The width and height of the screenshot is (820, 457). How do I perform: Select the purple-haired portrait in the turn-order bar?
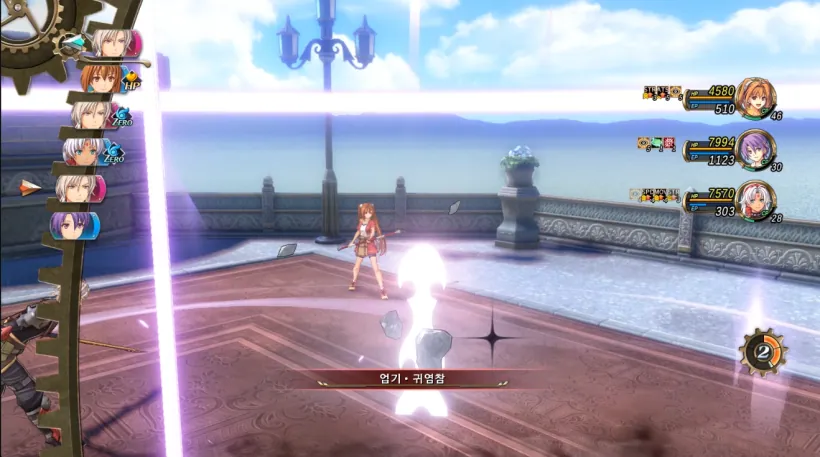75,223
